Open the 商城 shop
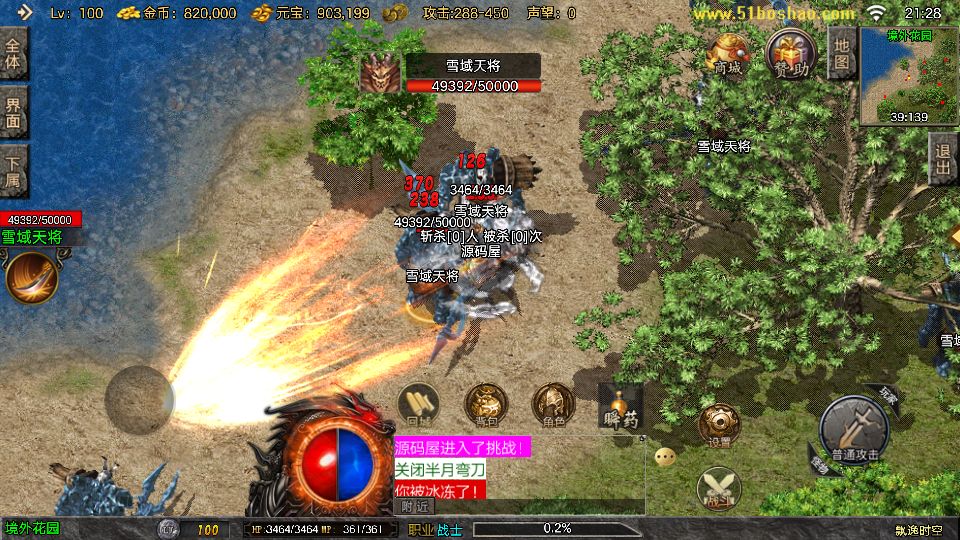 (727, 53)
